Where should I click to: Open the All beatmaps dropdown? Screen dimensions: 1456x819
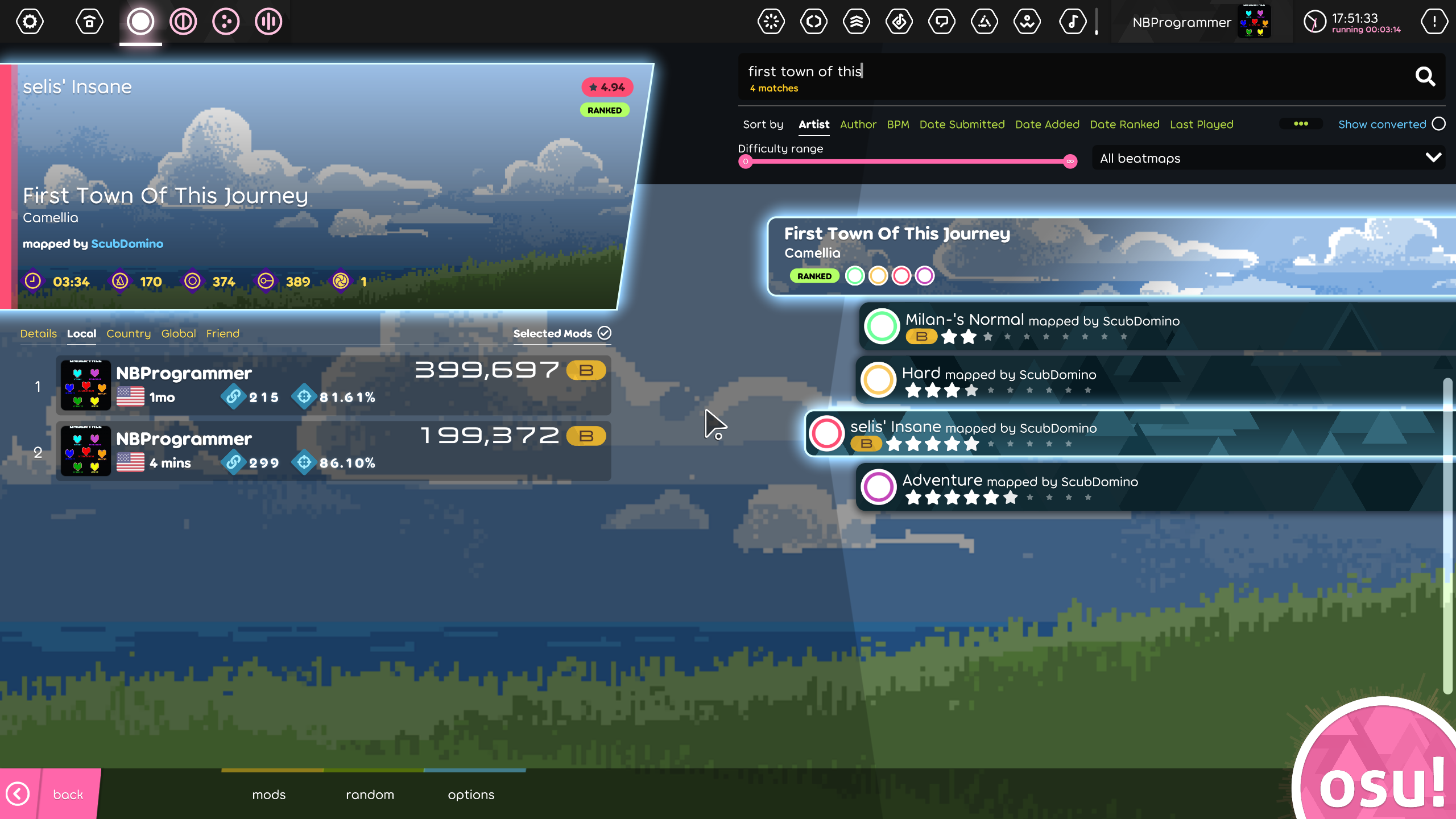point(1269,158)
